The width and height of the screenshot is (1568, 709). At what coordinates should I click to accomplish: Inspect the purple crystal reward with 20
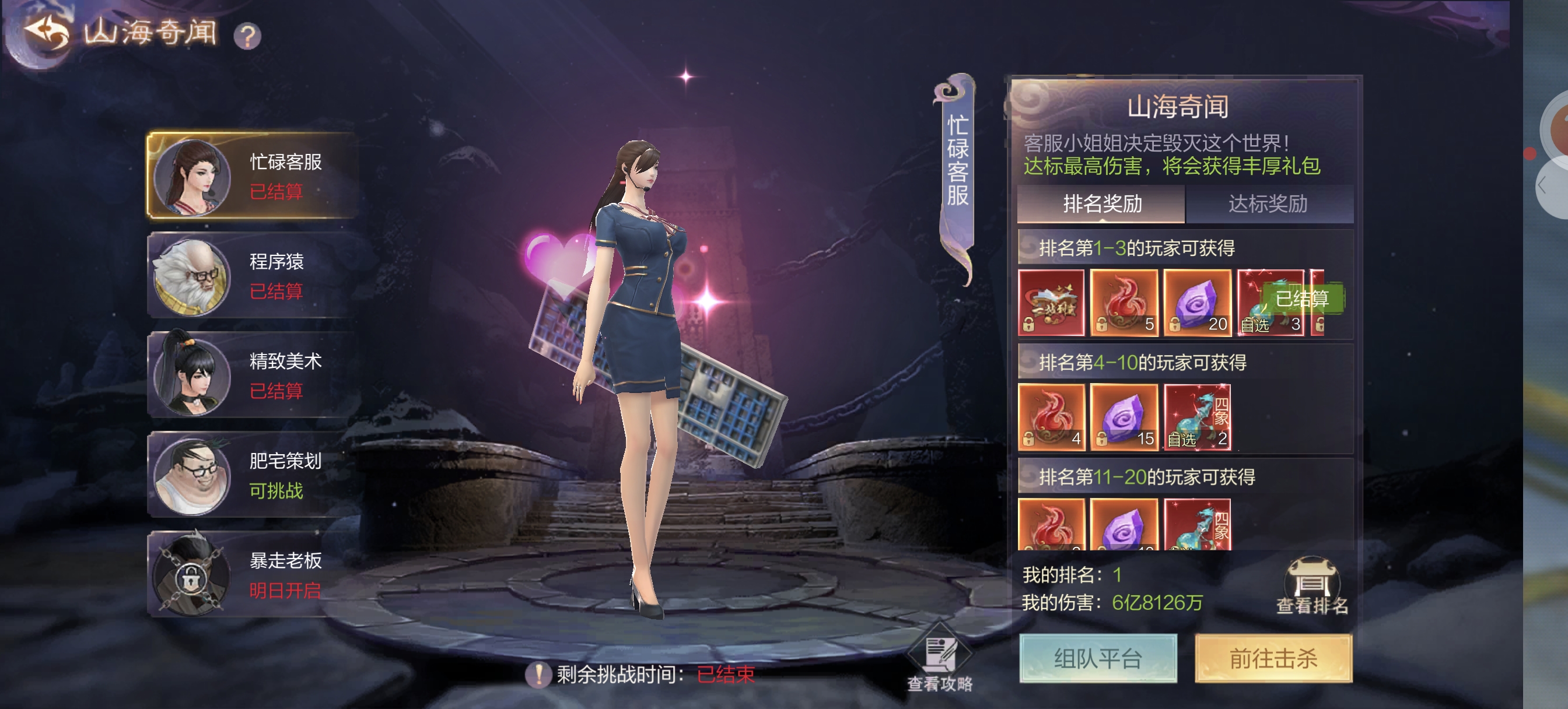(1196, 303)
